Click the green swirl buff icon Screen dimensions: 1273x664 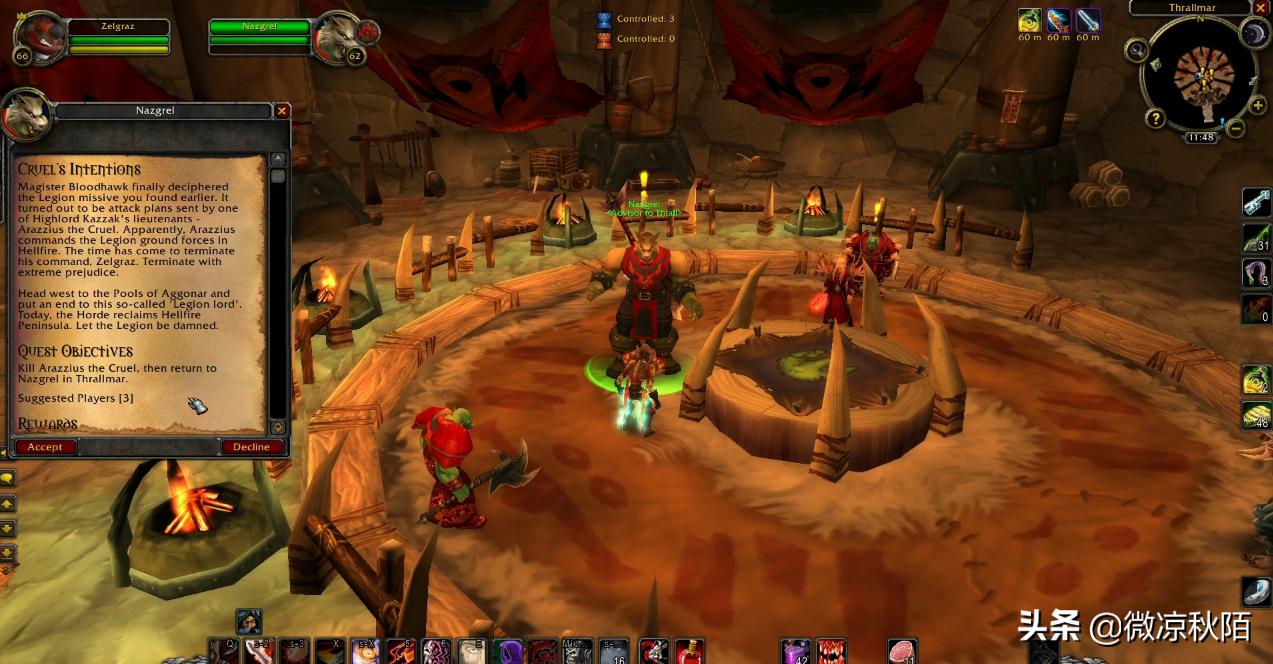tap(1030, 20)
